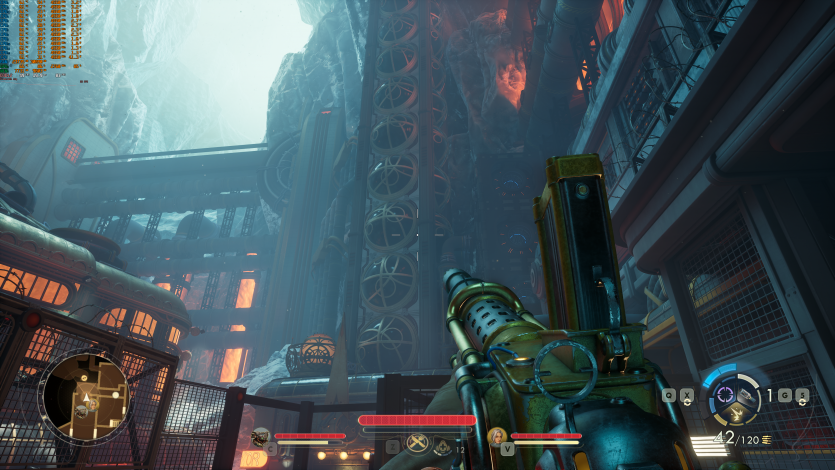The image size is (835, 470).
Task: Select the creature companion portrait
Action: click(261, 436)
